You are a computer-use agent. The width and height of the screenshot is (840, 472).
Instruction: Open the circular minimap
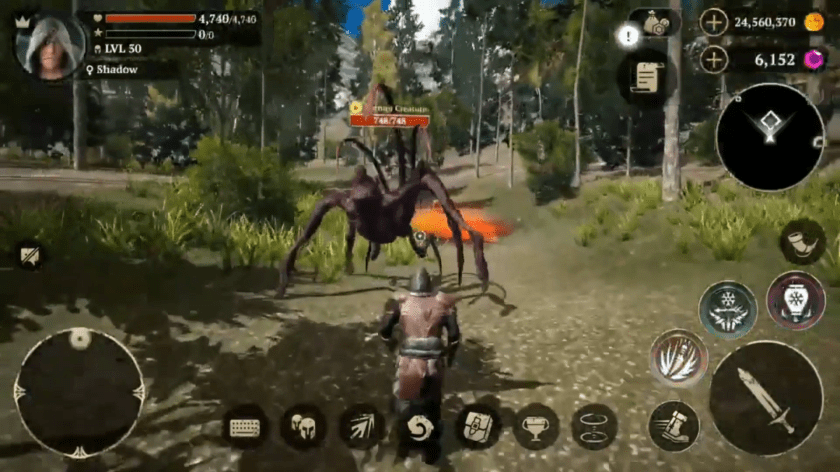coord(770,137)
